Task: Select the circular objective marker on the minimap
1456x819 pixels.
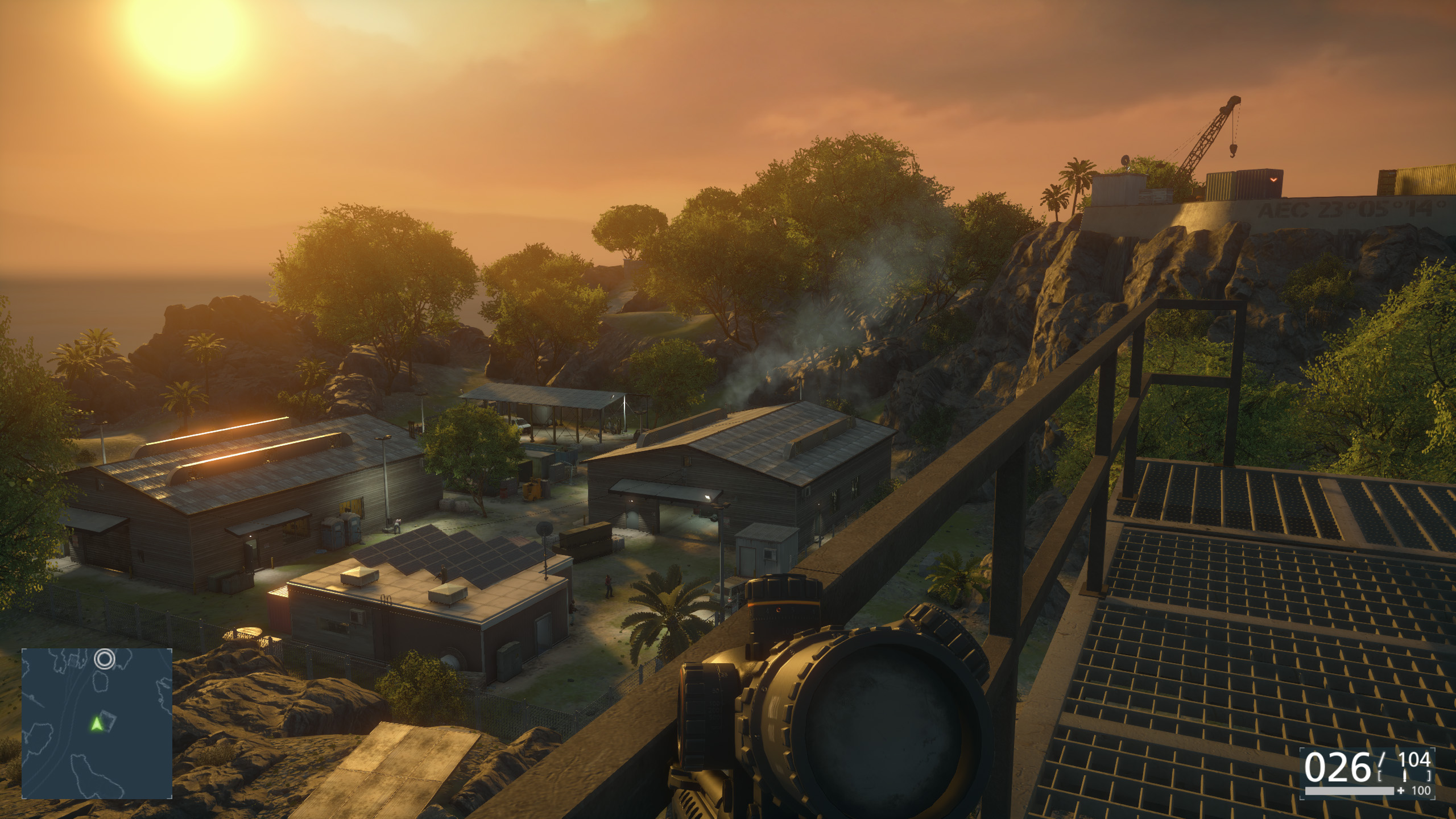Action: [x=105, y=660]
